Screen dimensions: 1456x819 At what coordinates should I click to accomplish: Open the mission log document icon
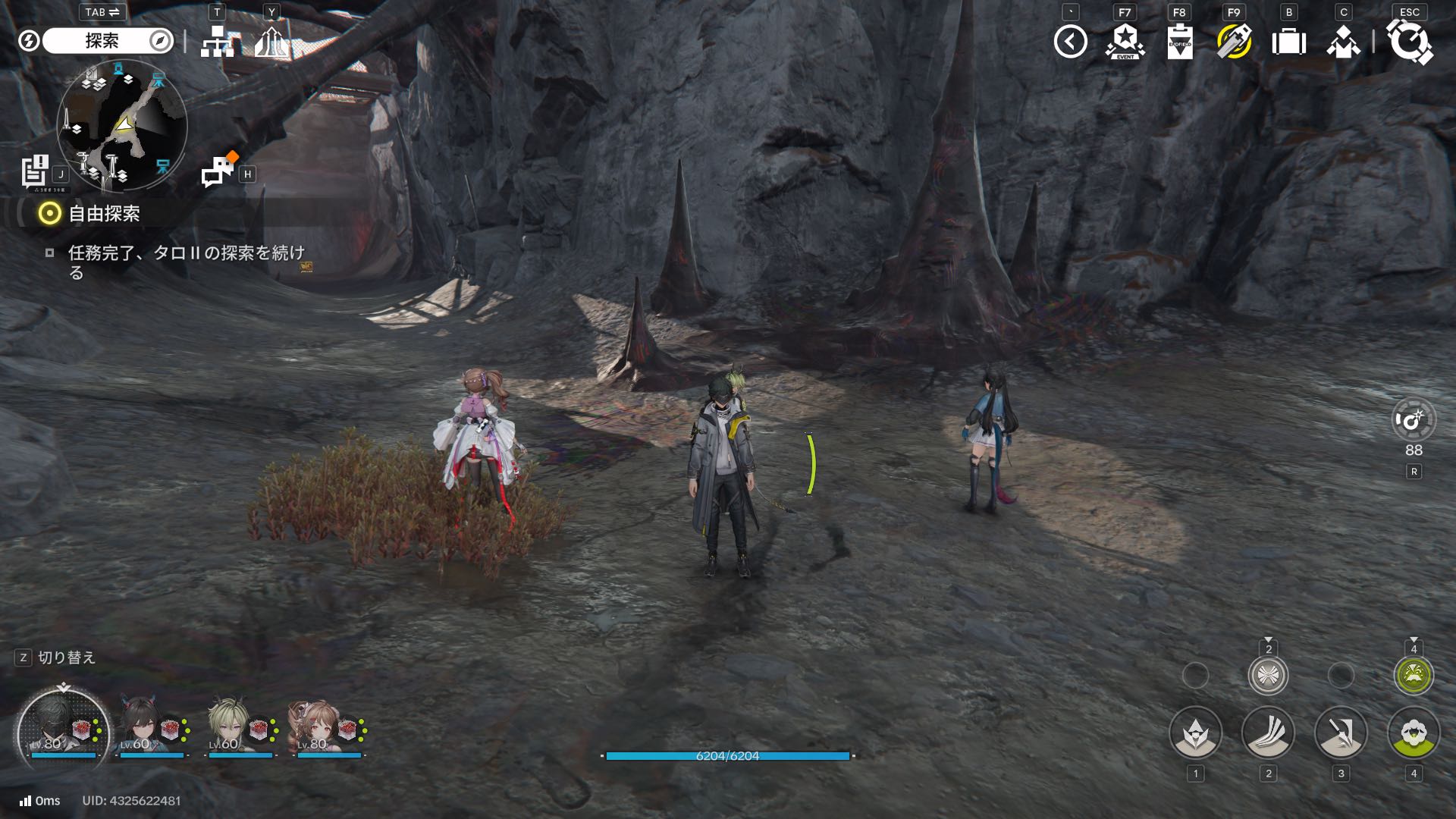pos(35,171)
